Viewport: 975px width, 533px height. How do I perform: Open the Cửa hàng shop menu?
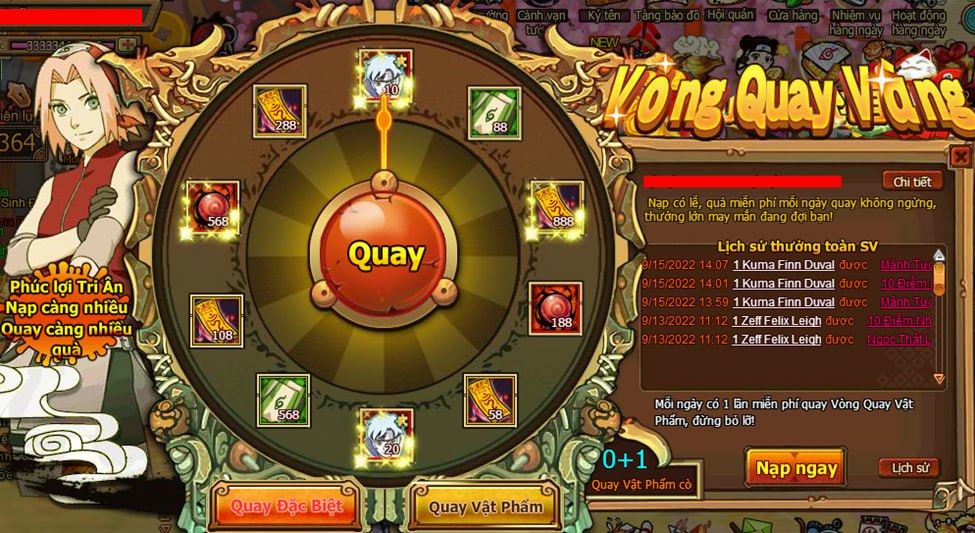click(x=792, y=16)
